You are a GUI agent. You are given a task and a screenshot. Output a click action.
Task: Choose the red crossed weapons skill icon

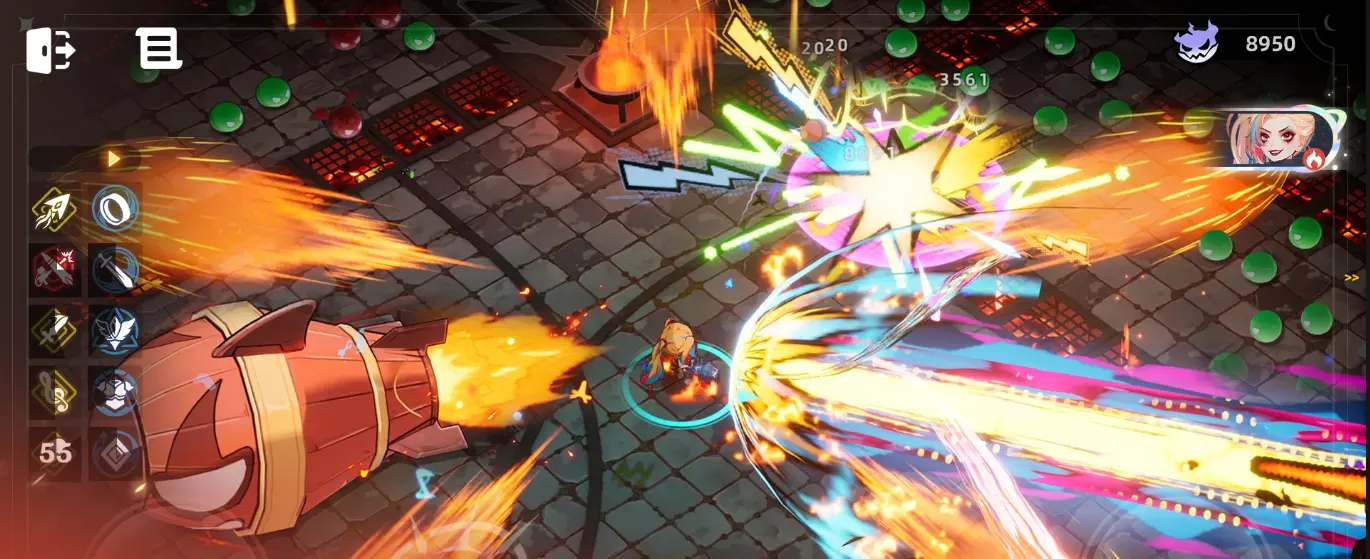55,270
